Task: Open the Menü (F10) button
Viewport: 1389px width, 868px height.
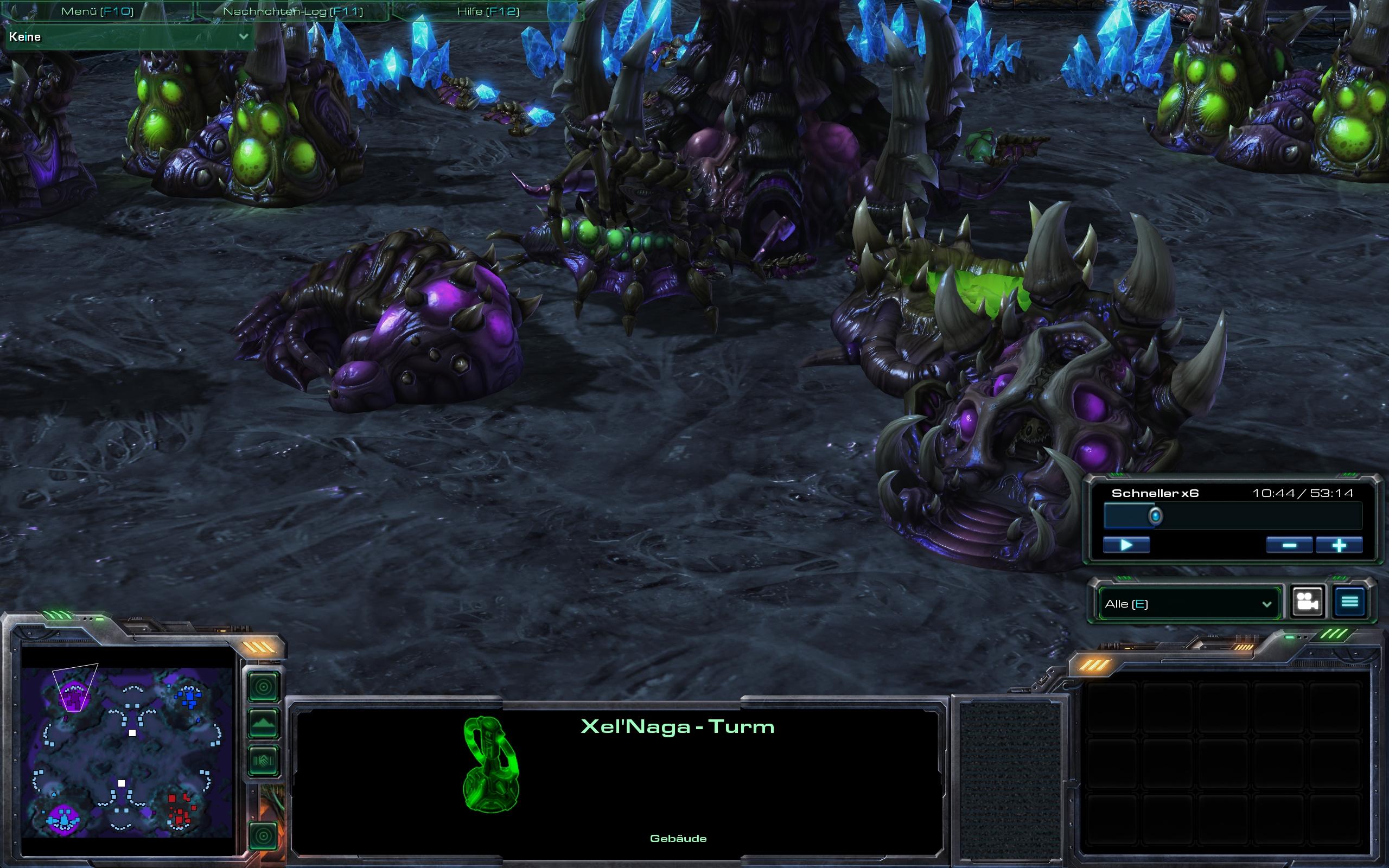Action: 97,11
